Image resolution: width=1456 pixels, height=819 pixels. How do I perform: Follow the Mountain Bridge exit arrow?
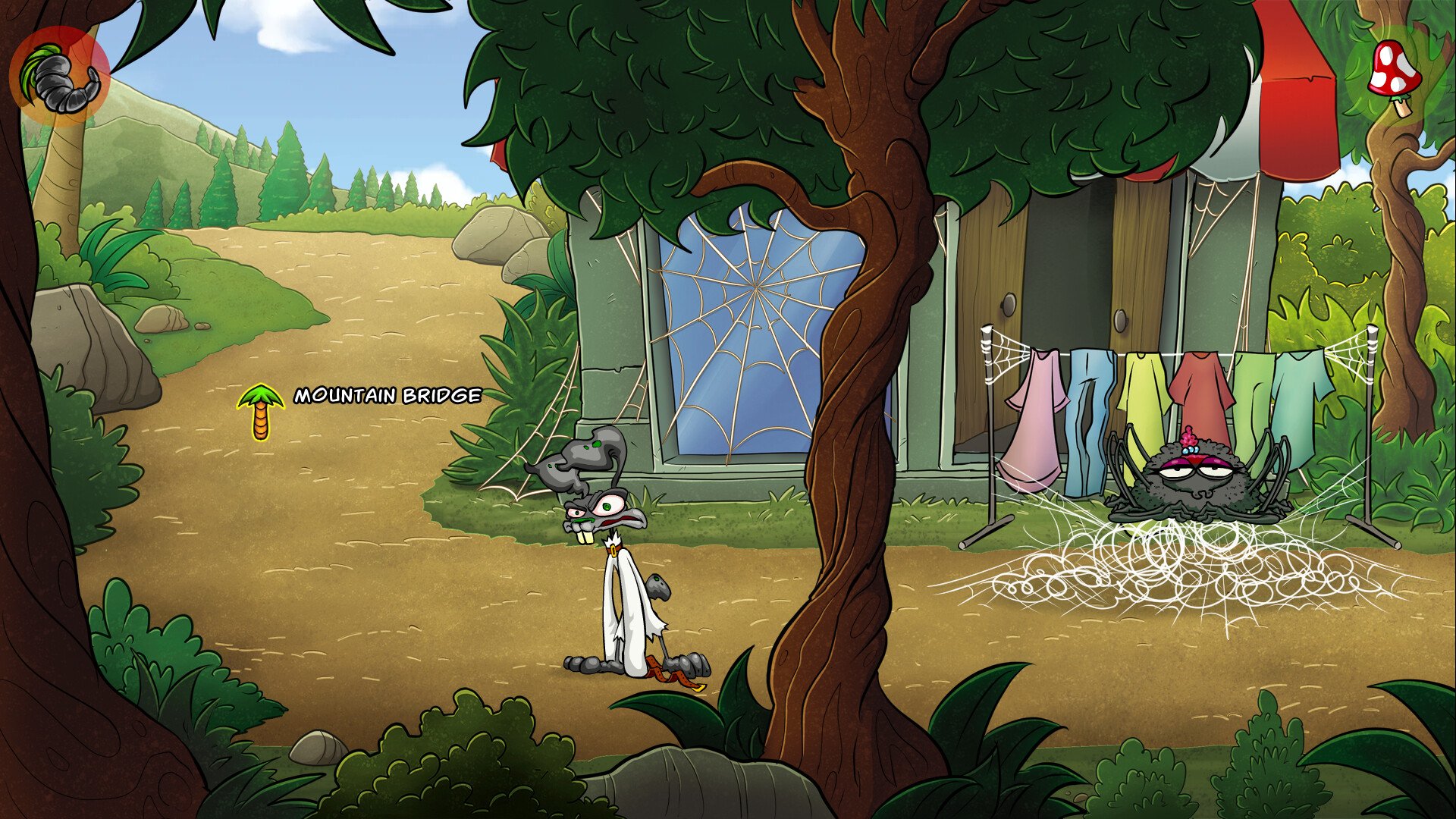tap(260, 412)
